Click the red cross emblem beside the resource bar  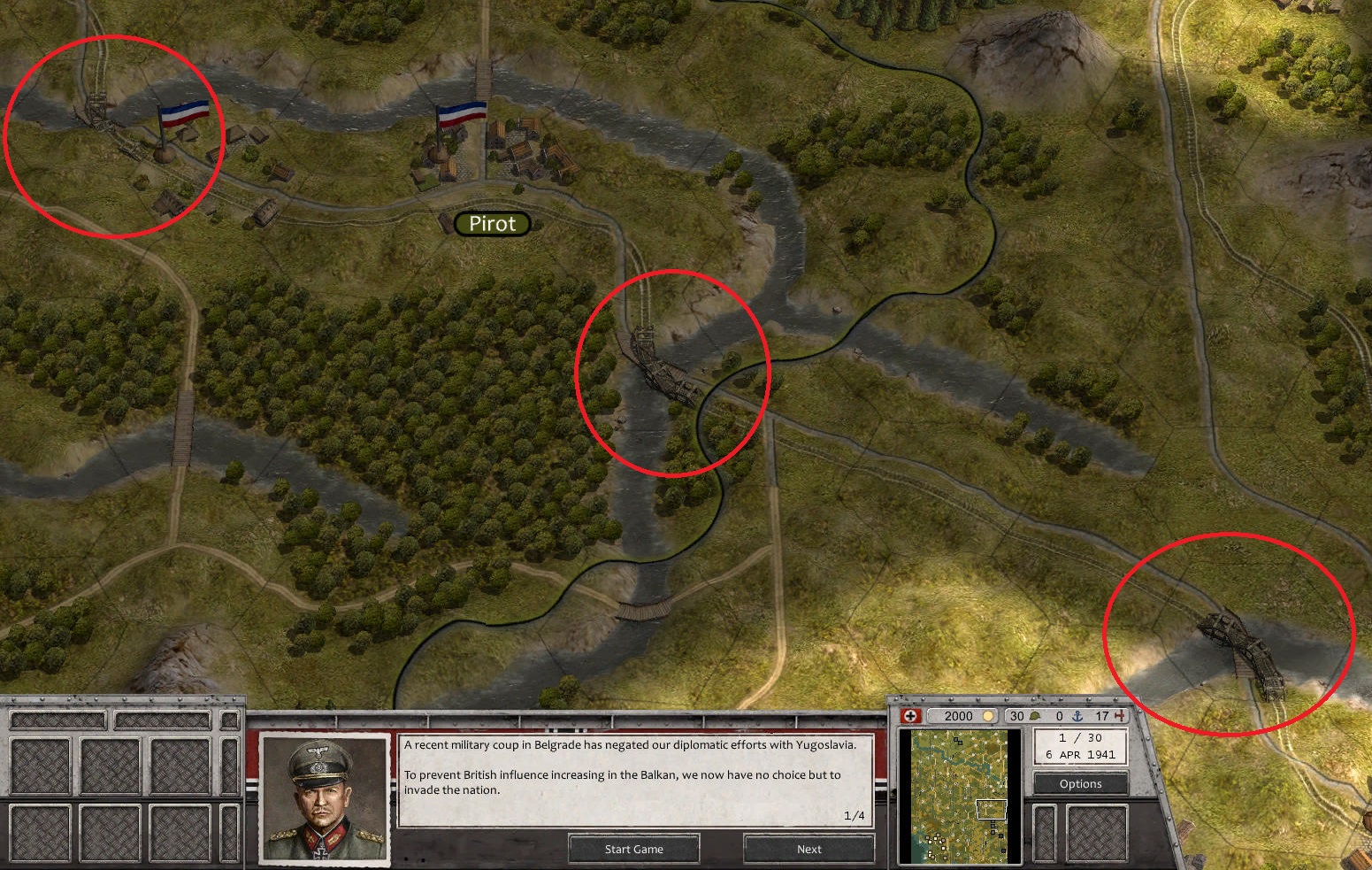[910, 717]
